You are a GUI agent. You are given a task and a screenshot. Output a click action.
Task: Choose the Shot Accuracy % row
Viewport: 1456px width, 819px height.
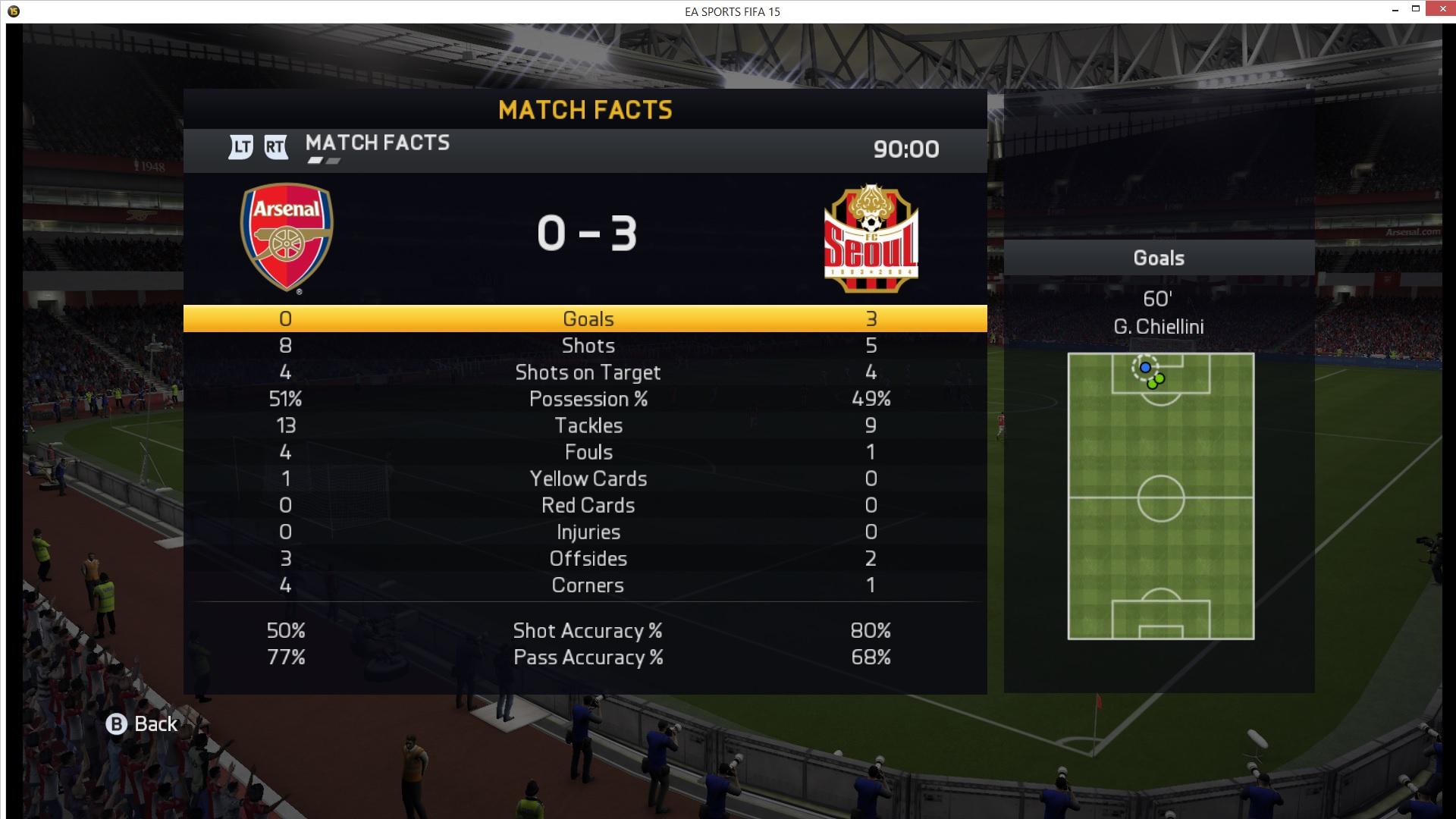tap(588, 631)
